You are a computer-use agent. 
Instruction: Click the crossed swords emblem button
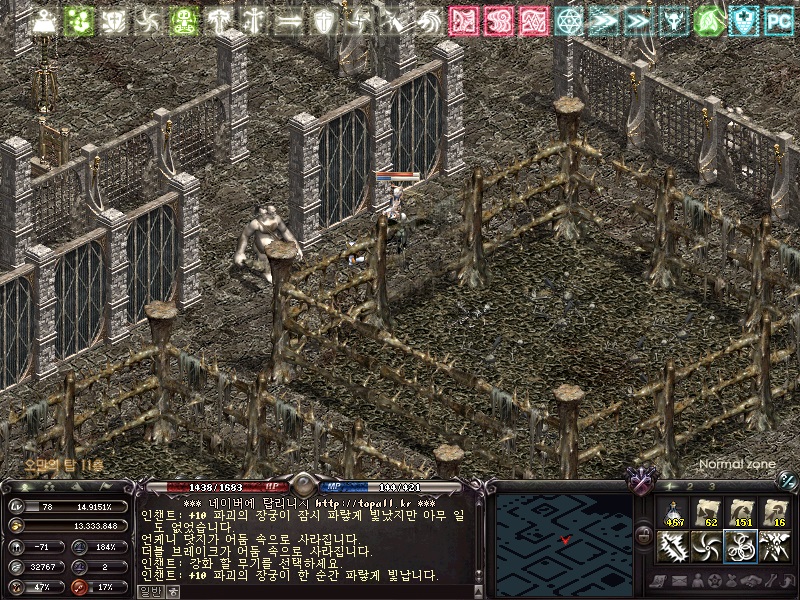tap(639, 482)
